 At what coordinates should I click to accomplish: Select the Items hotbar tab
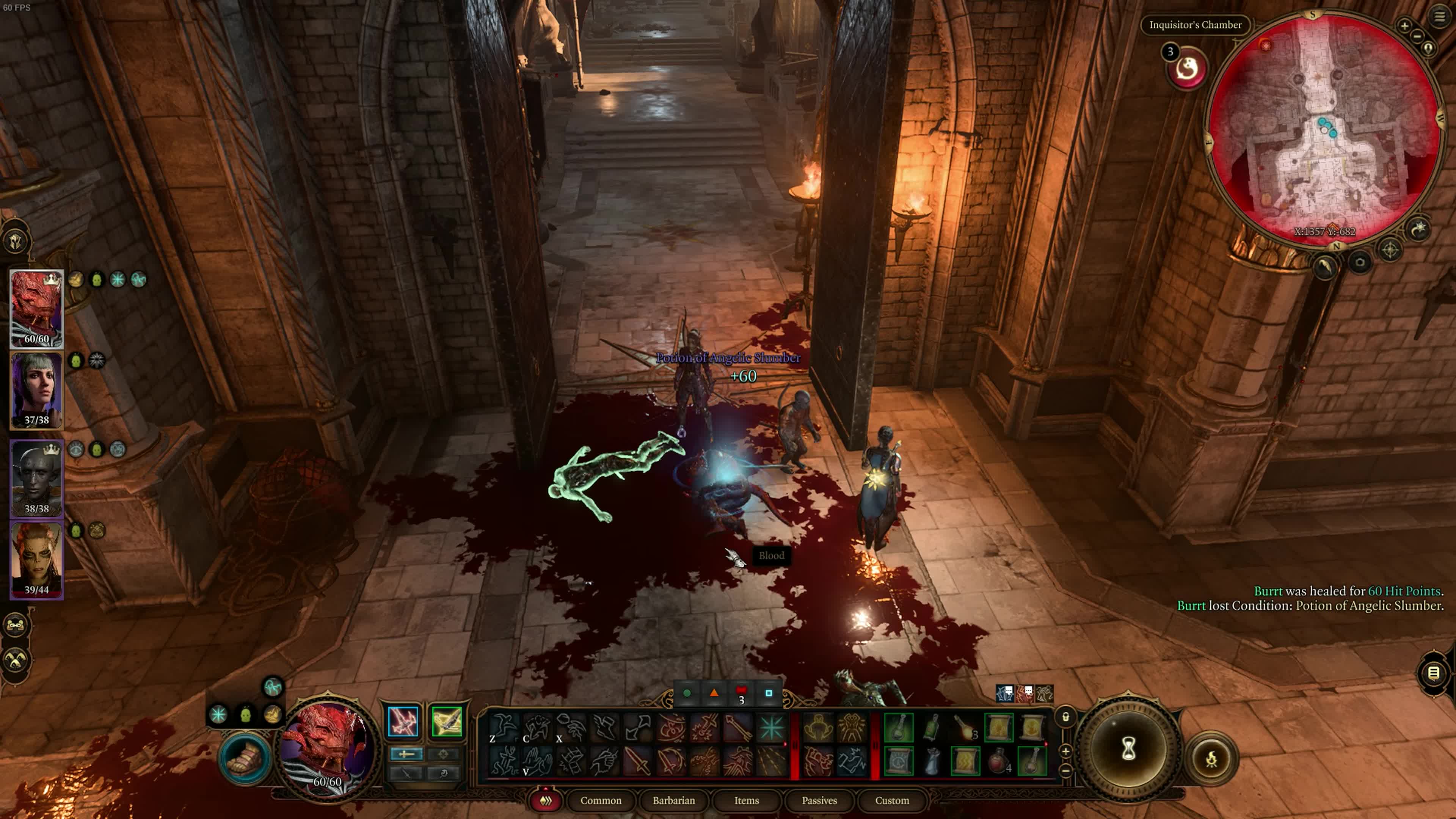pos(746,800)
